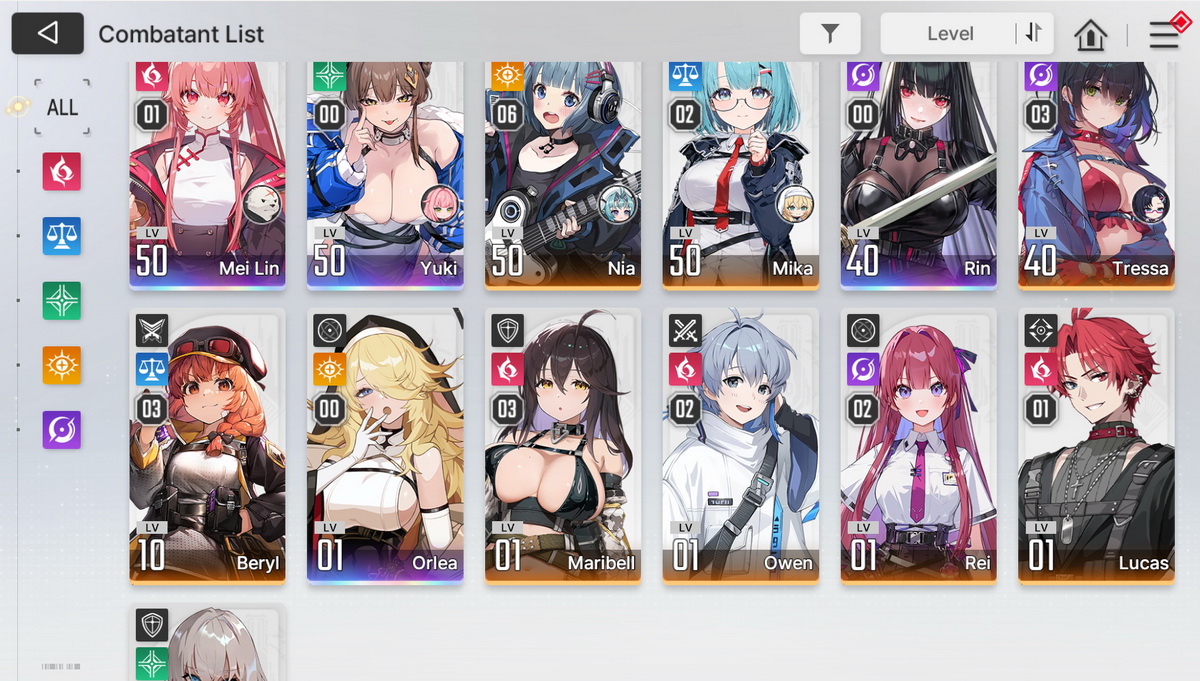Filter by green star attribute

[x=62, y=300]
